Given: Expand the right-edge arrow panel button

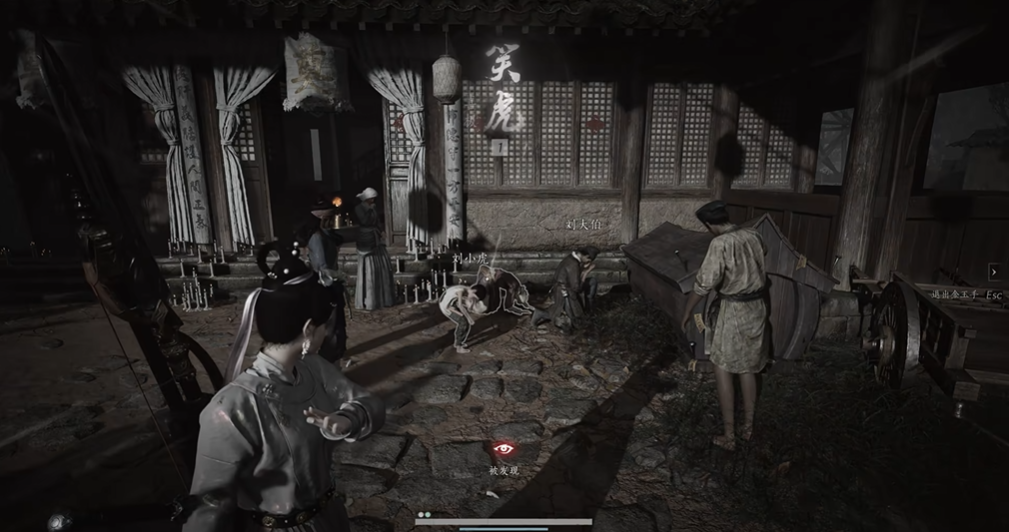Looking at the screenshot, I should (x=995, y=271).
